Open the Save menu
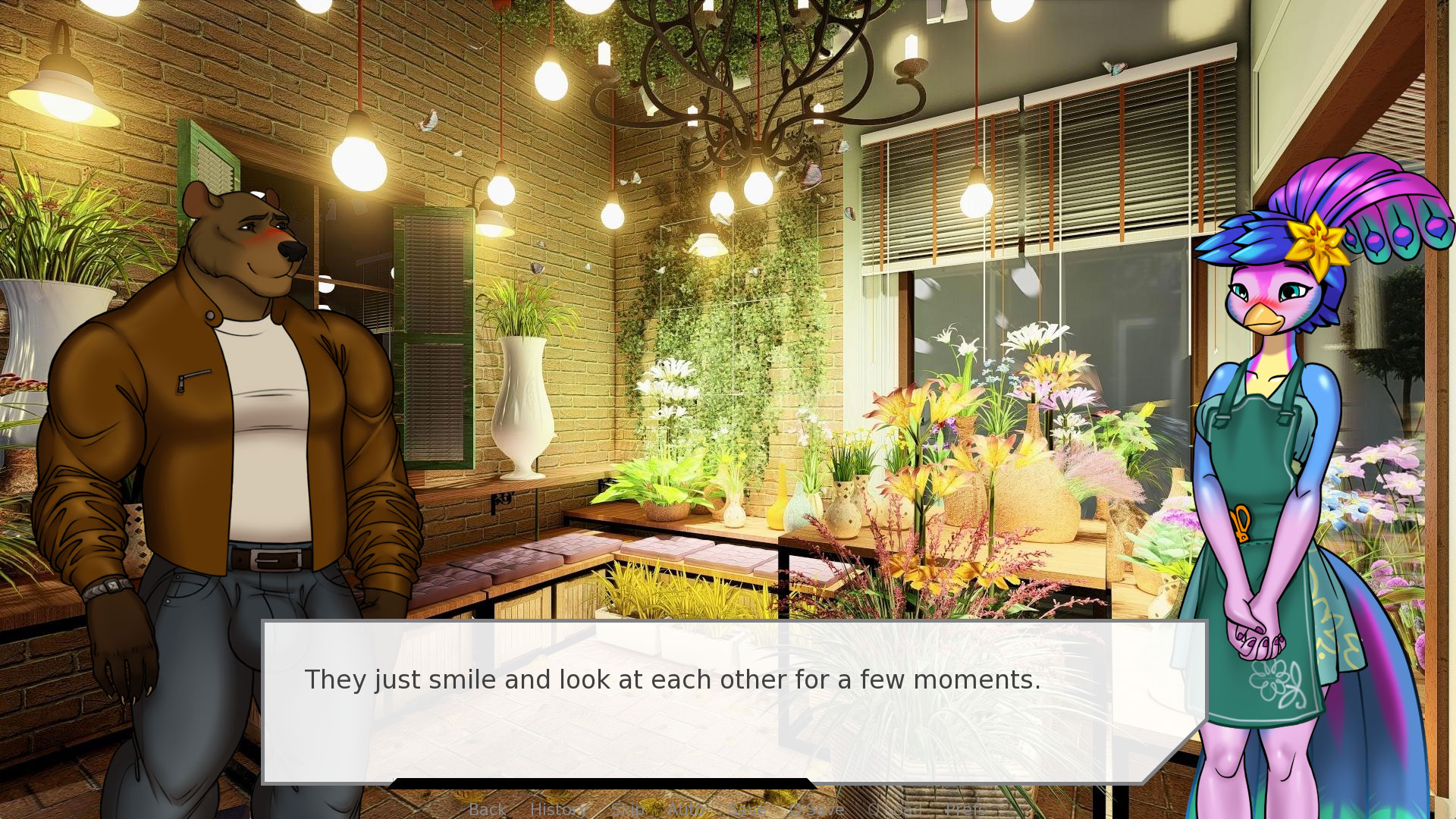 747,809
